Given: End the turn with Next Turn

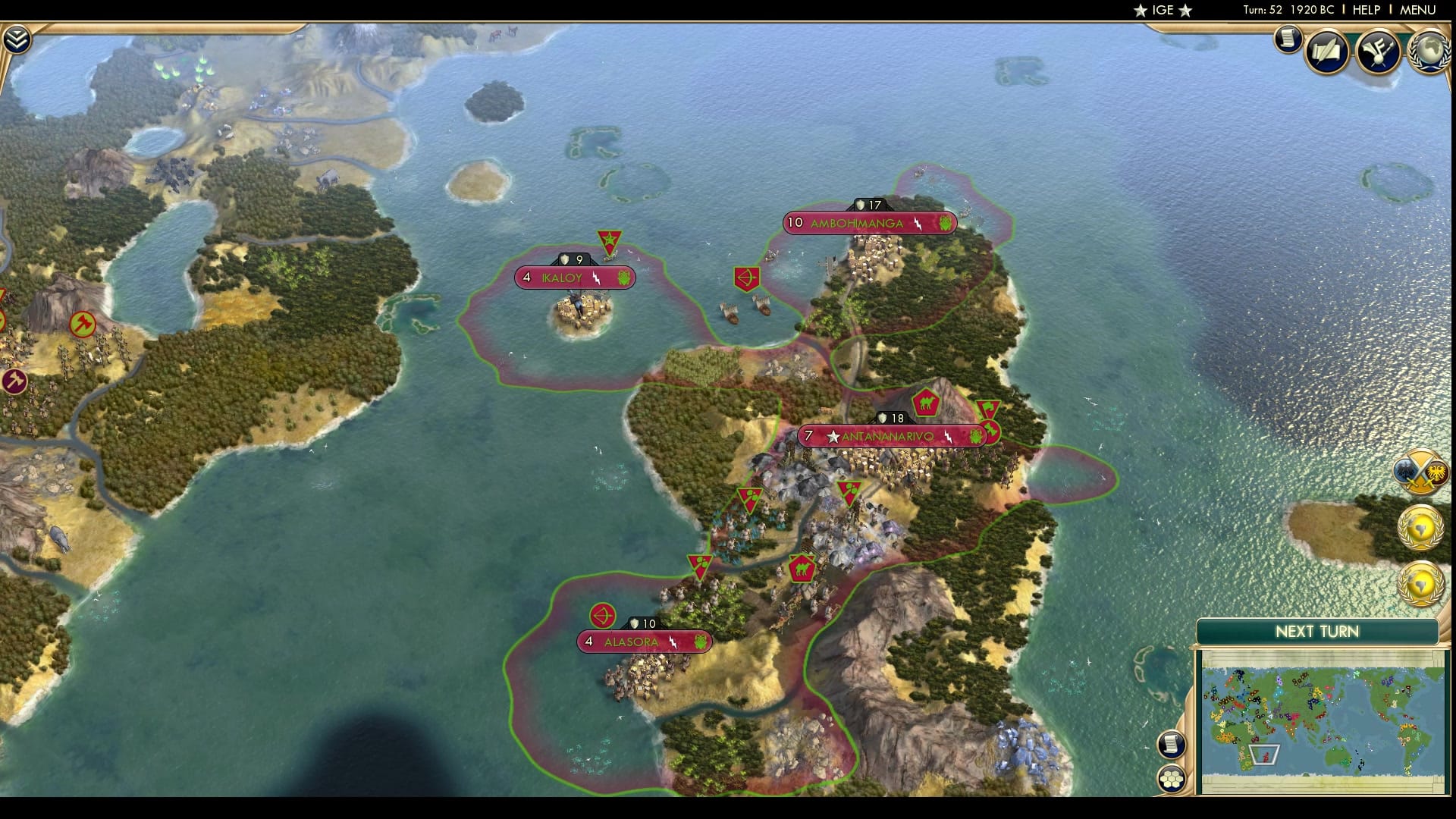Looking at the screenshot, I should coord(1317,632).
